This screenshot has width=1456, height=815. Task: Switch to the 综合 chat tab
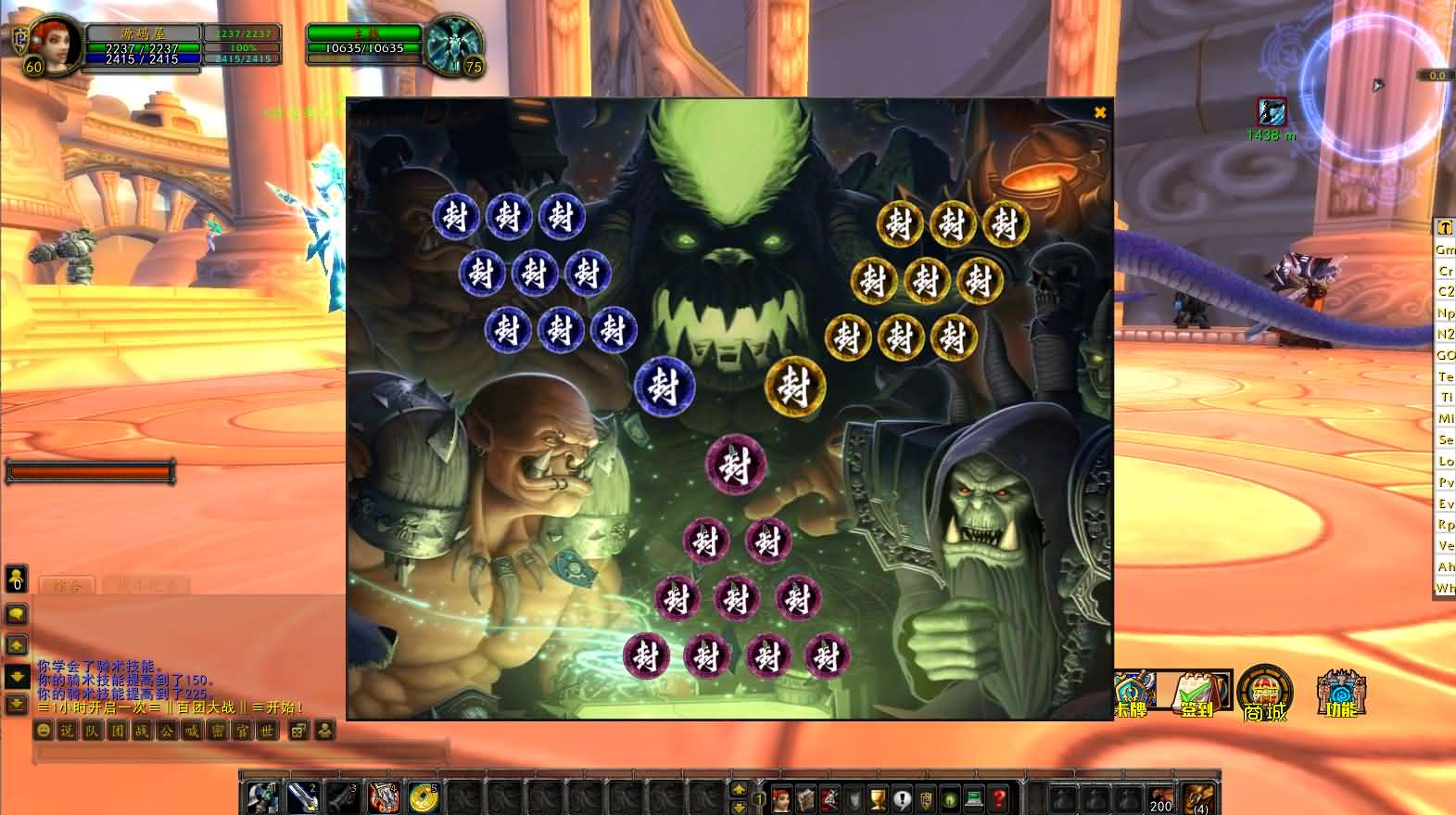coord(68,585)
